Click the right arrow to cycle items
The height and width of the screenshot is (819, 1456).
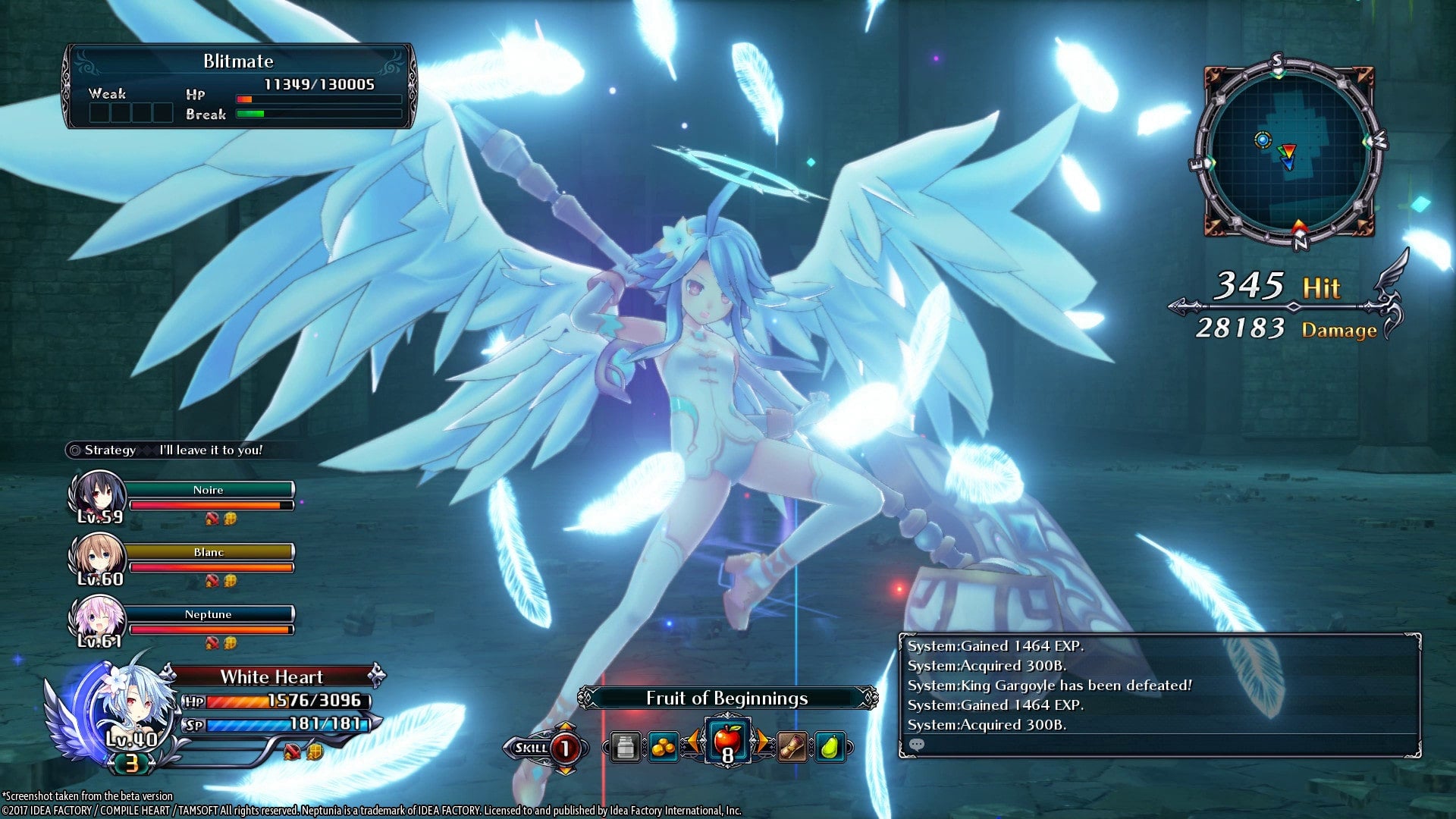click(x=764, y=740)
